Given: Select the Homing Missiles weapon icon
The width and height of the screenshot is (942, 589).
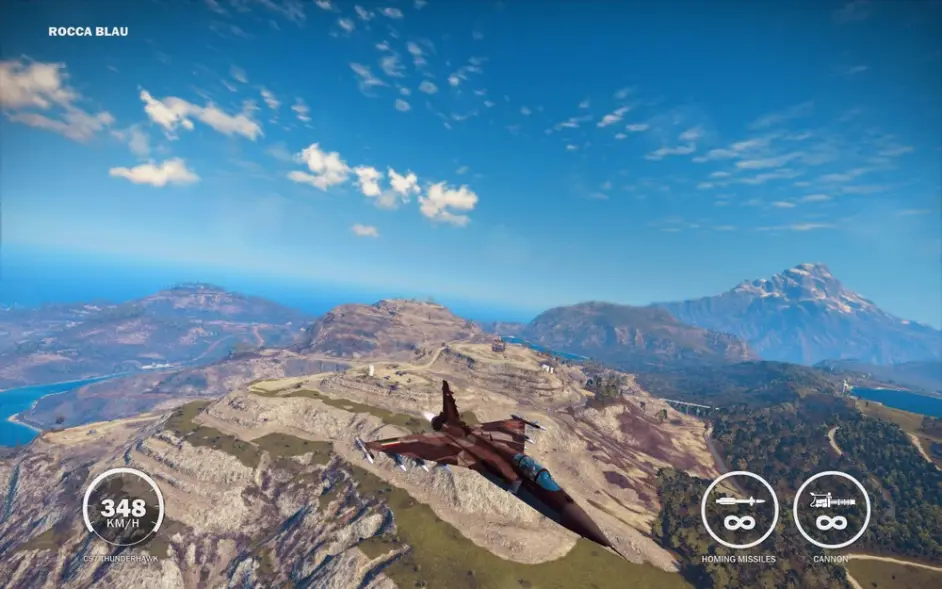Looking at the screenshot, I should click(739, 509).
